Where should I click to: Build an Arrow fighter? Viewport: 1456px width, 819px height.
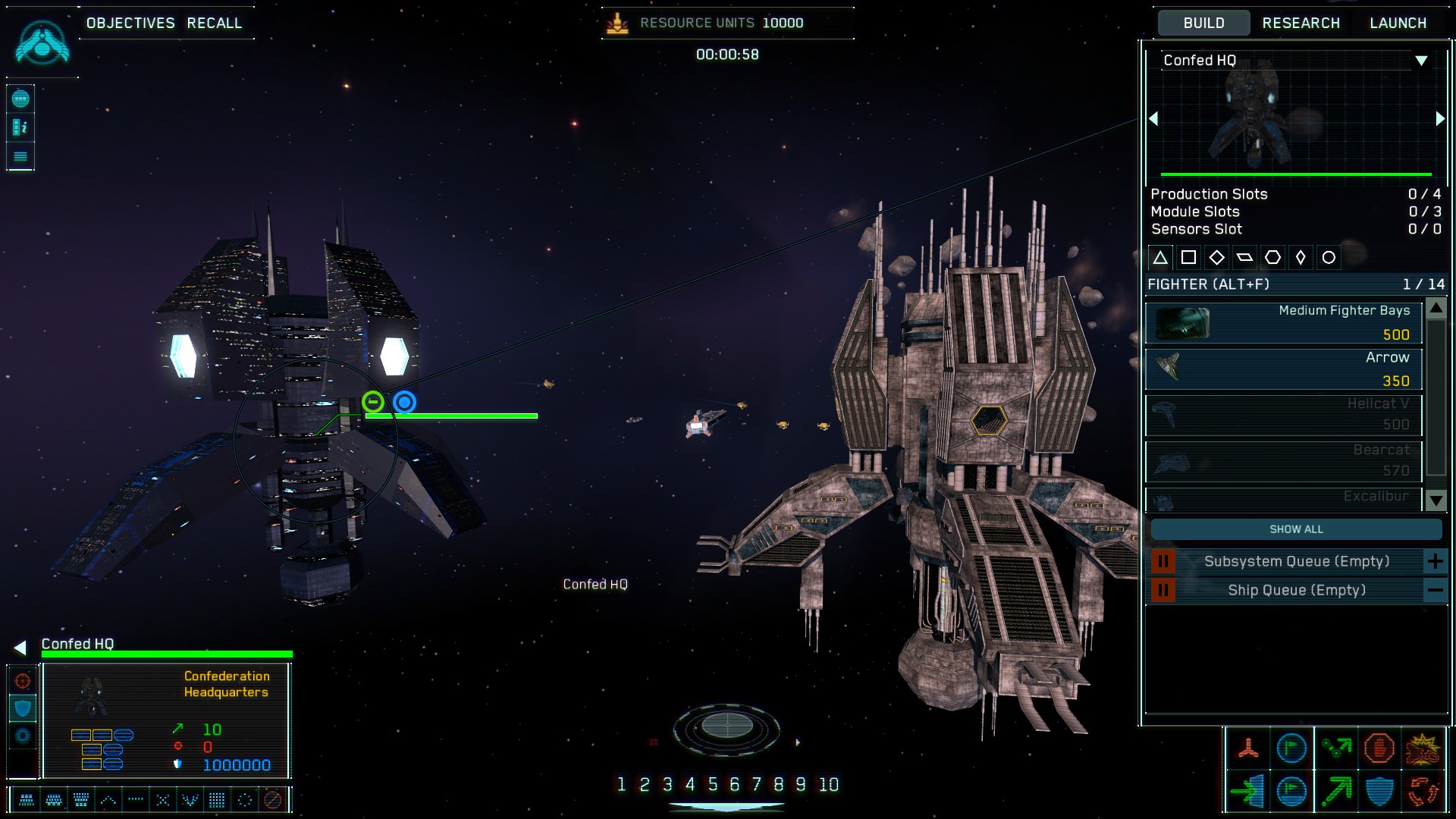(x=1283, y=369)
